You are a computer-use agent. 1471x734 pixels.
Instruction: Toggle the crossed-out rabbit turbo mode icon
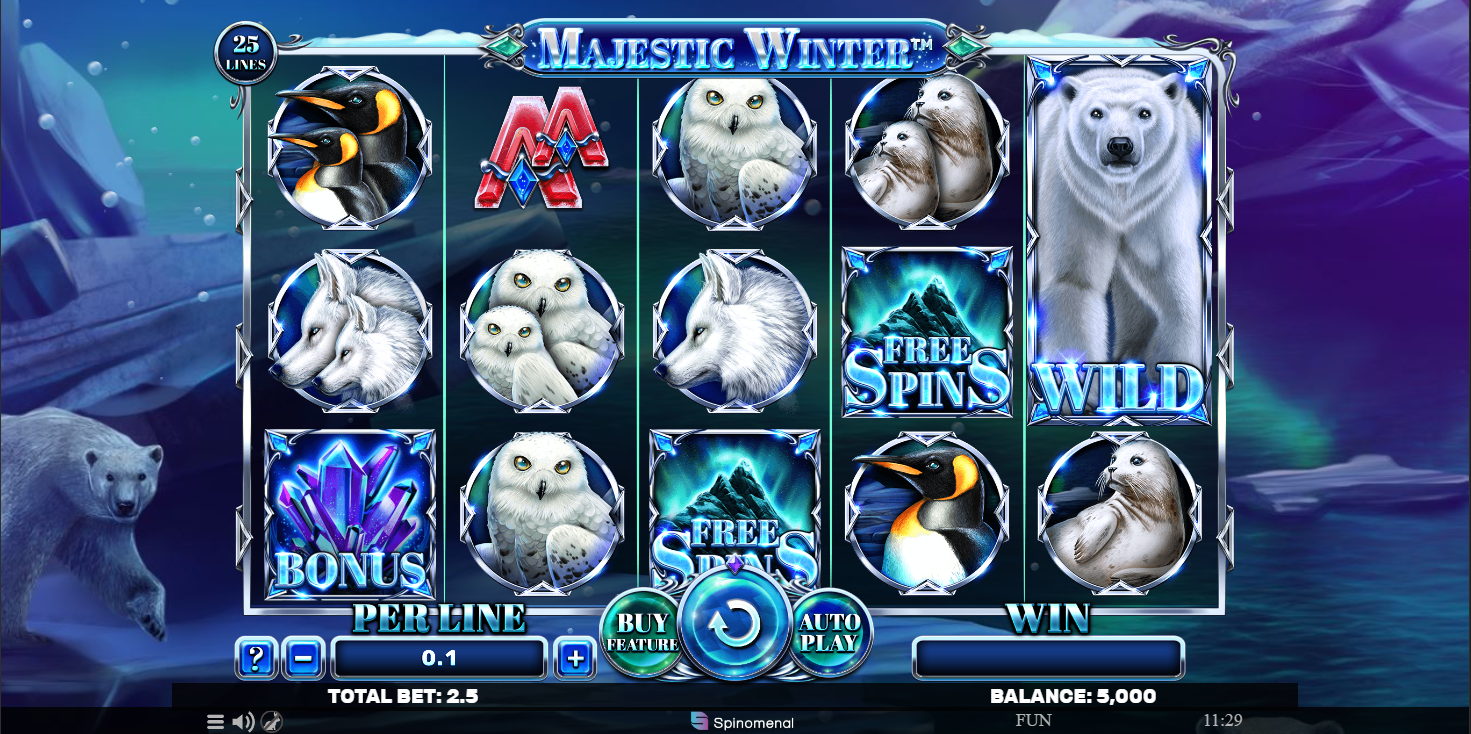point(271,721)
